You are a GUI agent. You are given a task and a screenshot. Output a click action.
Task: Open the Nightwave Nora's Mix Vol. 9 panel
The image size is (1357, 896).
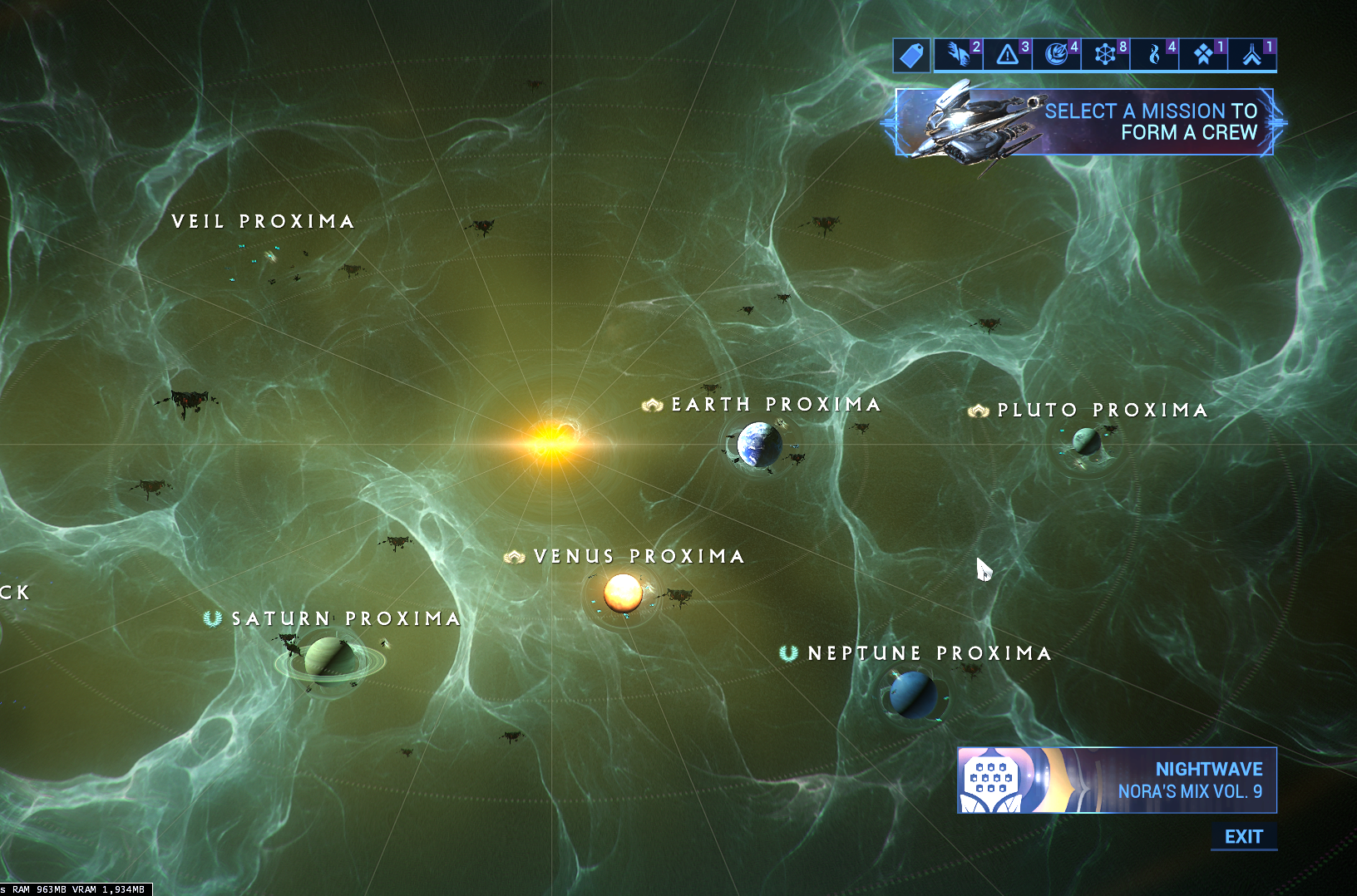click(1117, 780)
